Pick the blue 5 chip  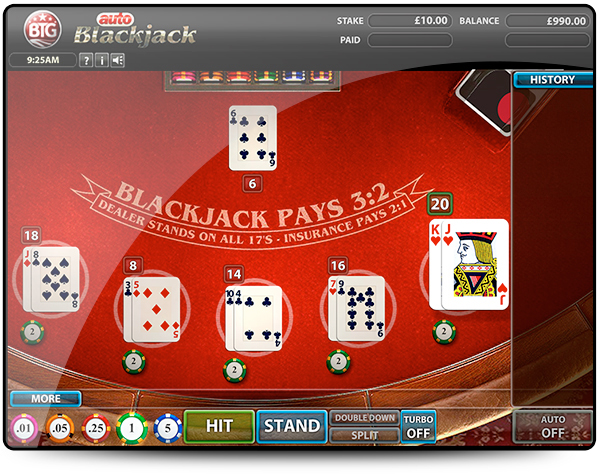tap(169, 428)
